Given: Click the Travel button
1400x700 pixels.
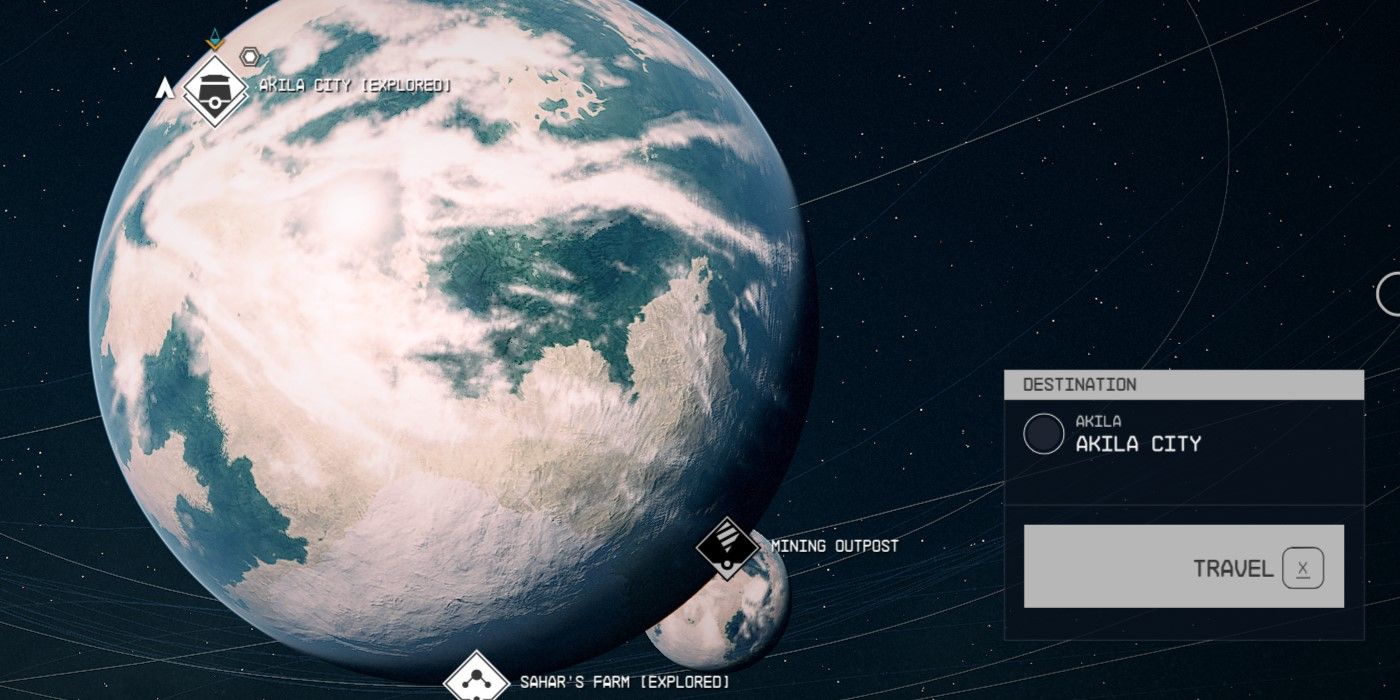Looking at the screenshot, I should click(1183, 567).
